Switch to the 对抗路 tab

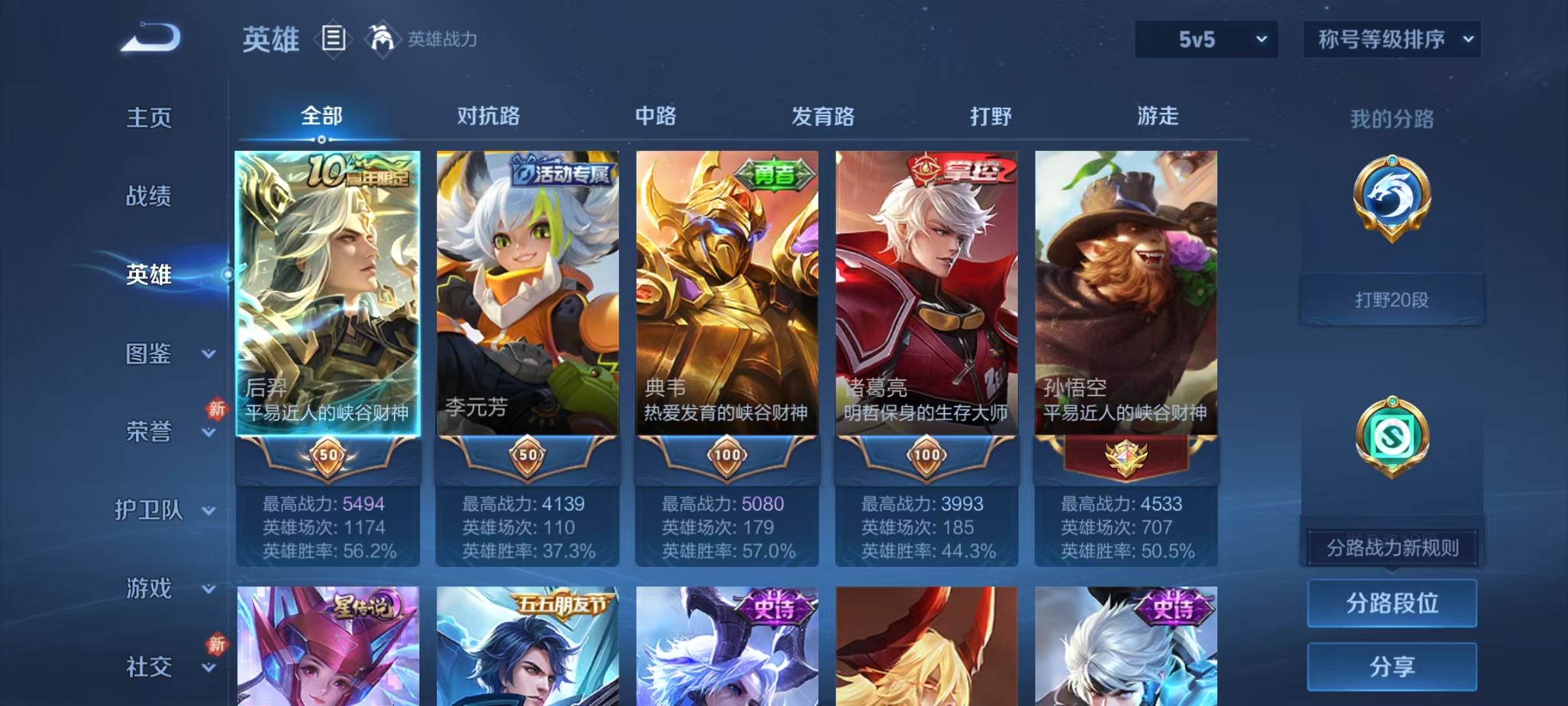click(x=487, y=116)
